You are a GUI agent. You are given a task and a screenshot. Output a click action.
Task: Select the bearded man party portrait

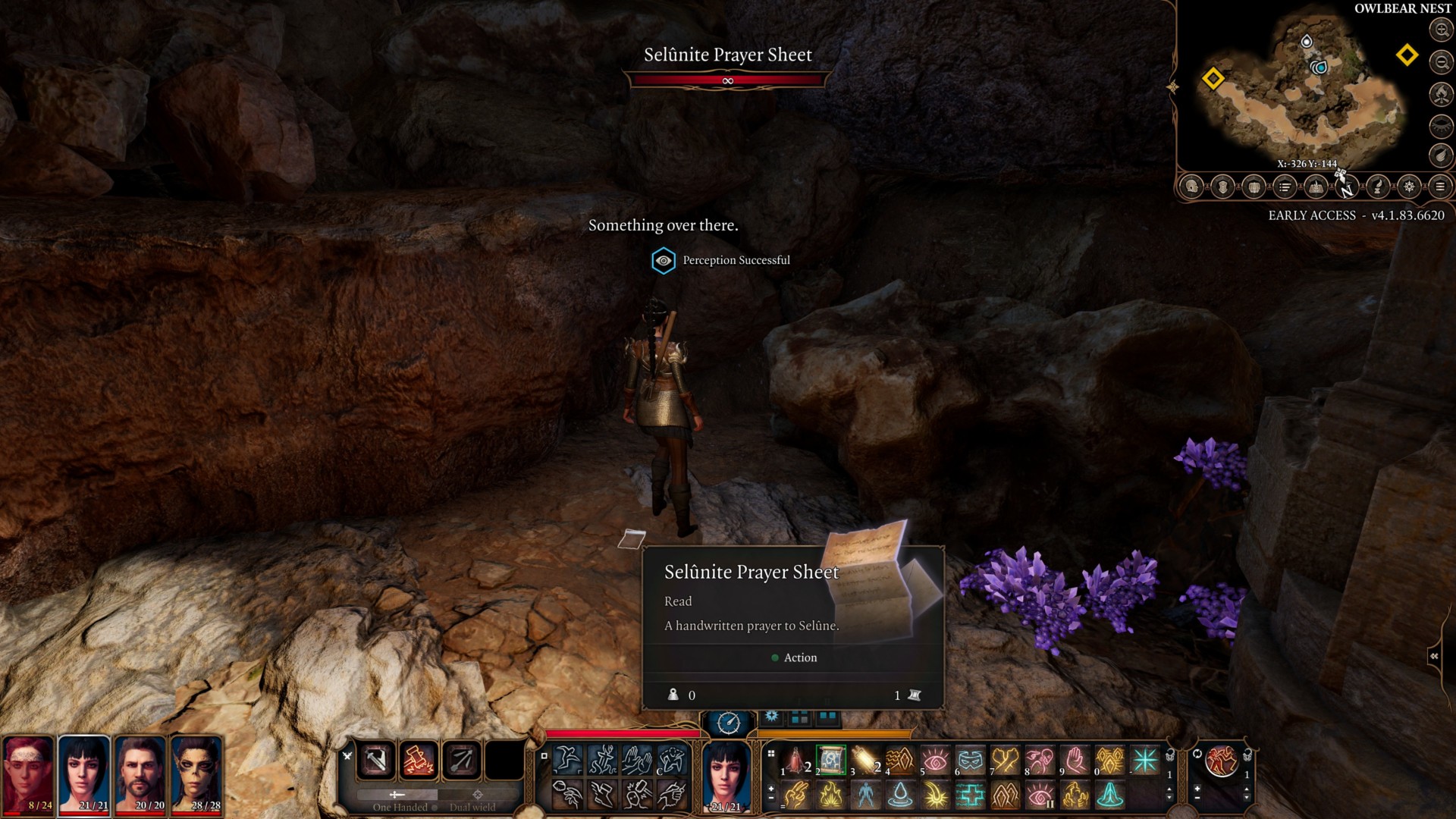tap(140, 773)
